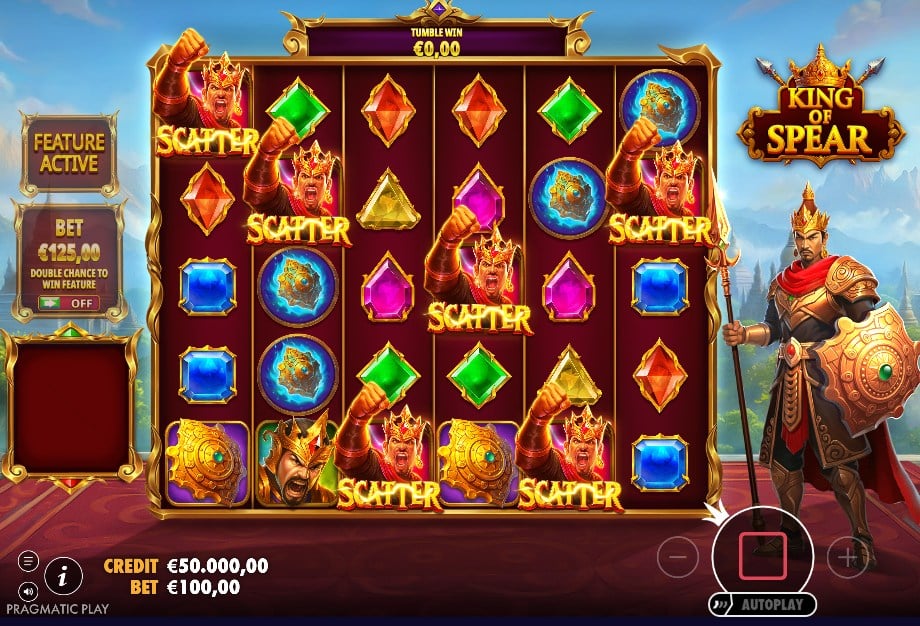This screenshot has width=920, height=626.
Task: Increase the bet with the plus button
Action: tap(847, 557)
